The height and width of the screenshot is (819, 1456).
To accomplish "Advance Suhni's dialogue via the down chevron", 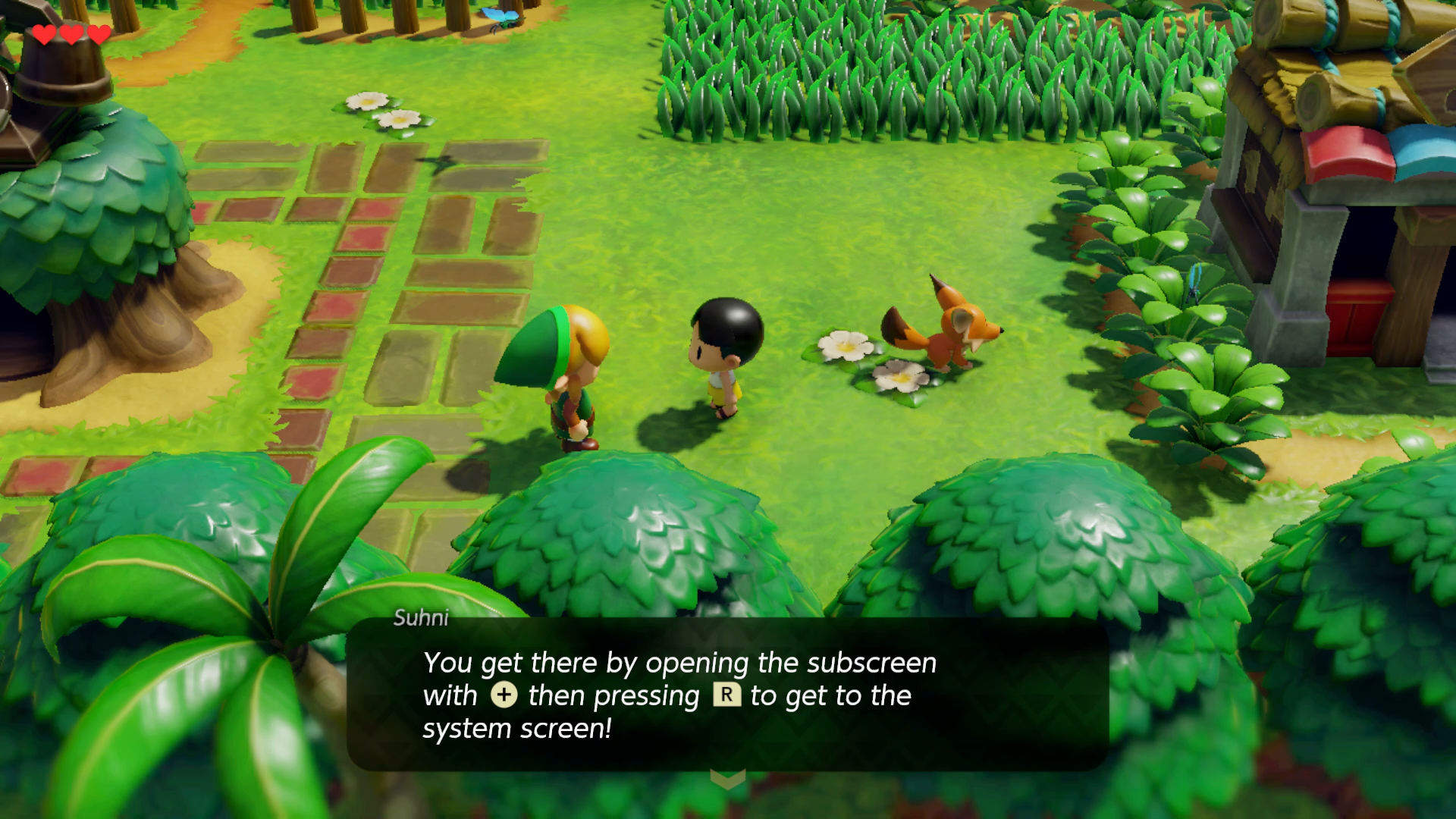I will coord(727,779).
